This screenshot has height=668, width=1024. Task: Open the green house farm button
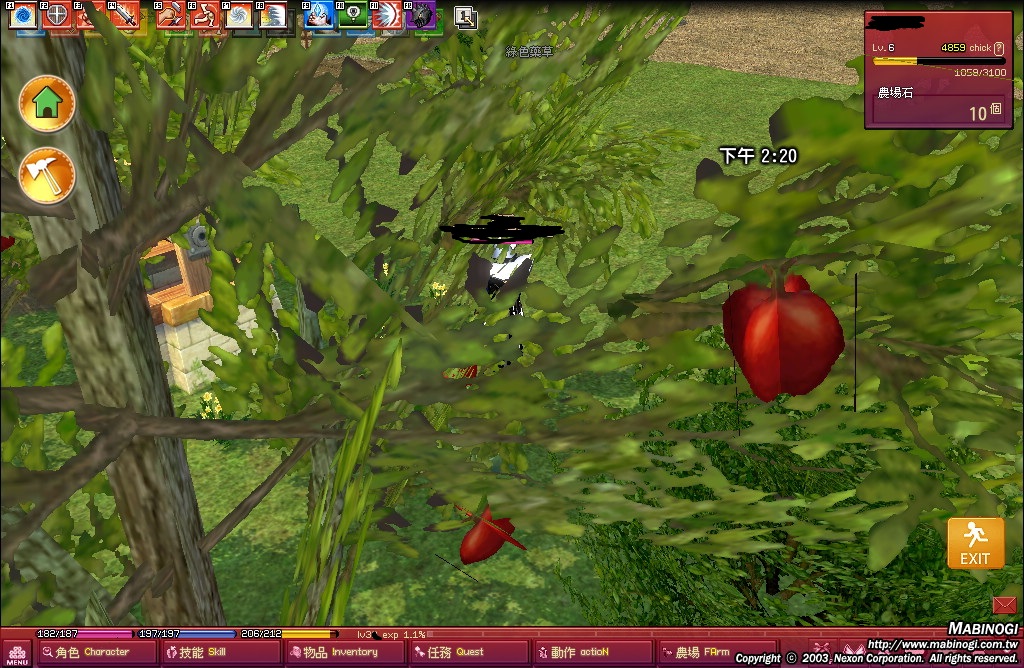[47, 101]
